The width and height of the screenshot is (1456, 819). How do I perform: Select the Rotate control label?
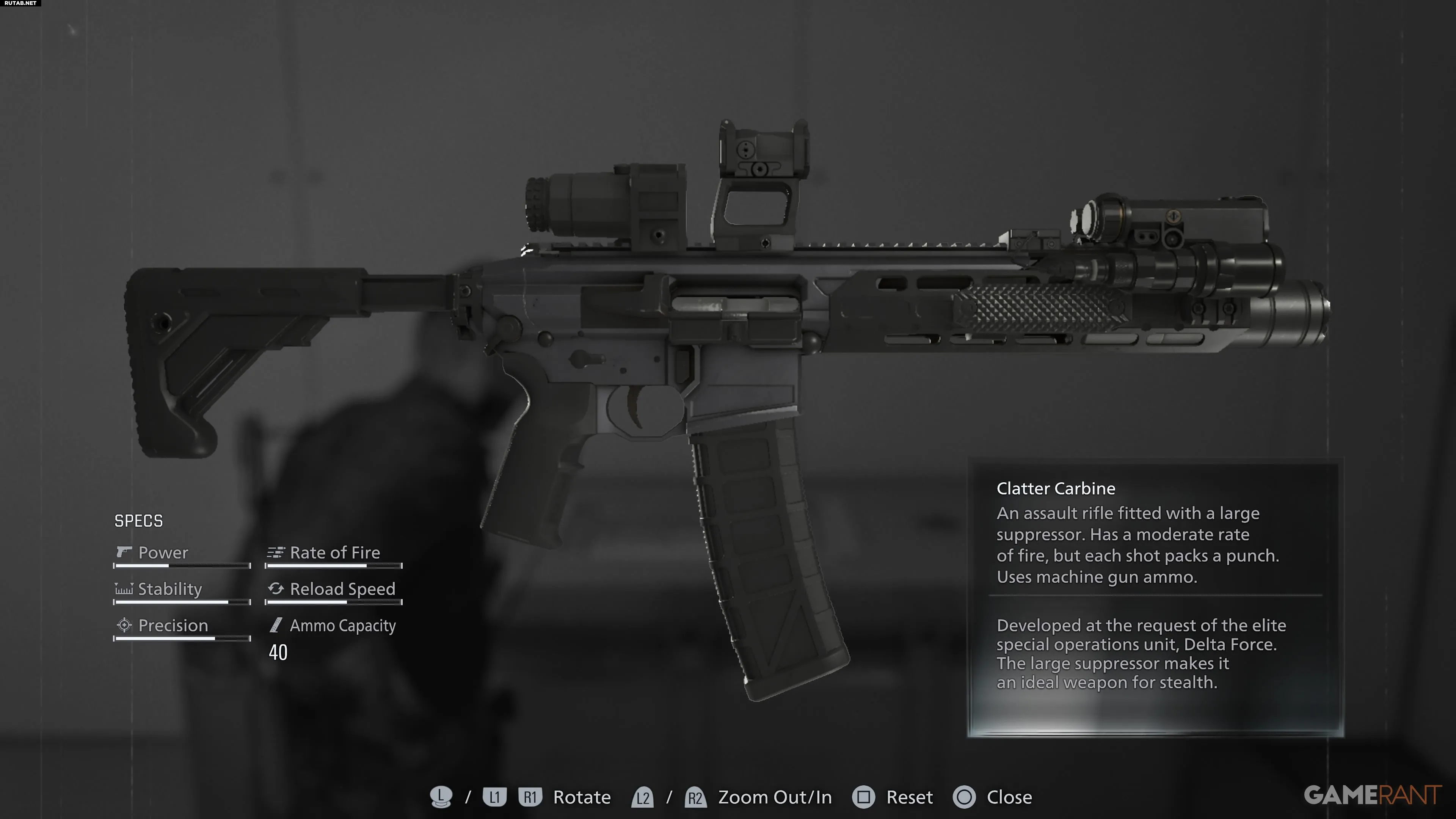[582, 797]
